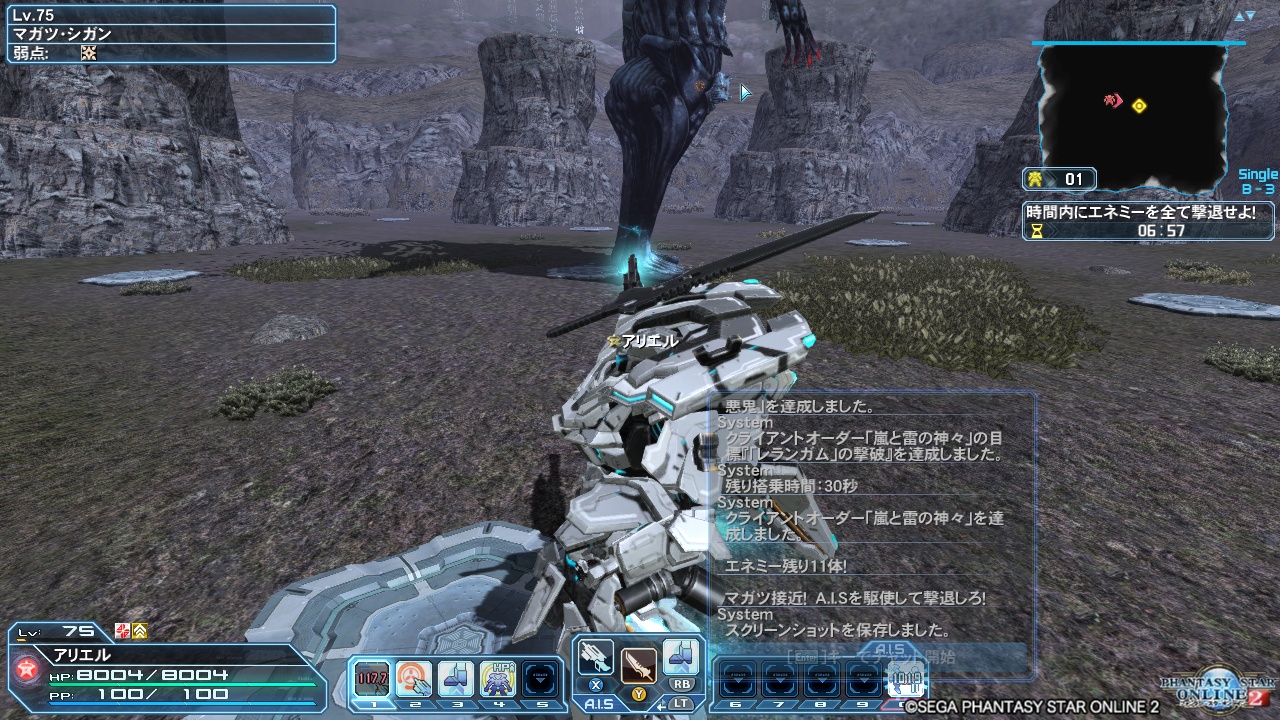This screenshot has height=720, width=1280.
Task: Use the HP restore item icon in slot 4
Action: click(x=497, y=678)
